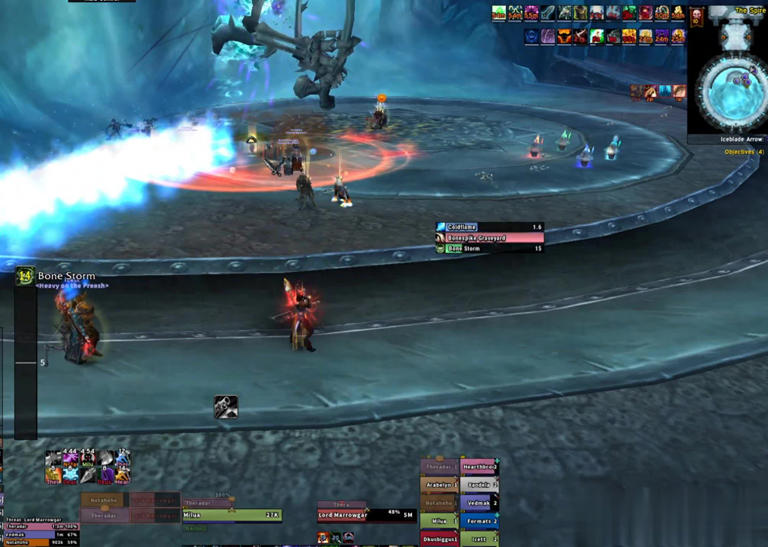Select Arabelyn in the raid frames

point(439,485)
